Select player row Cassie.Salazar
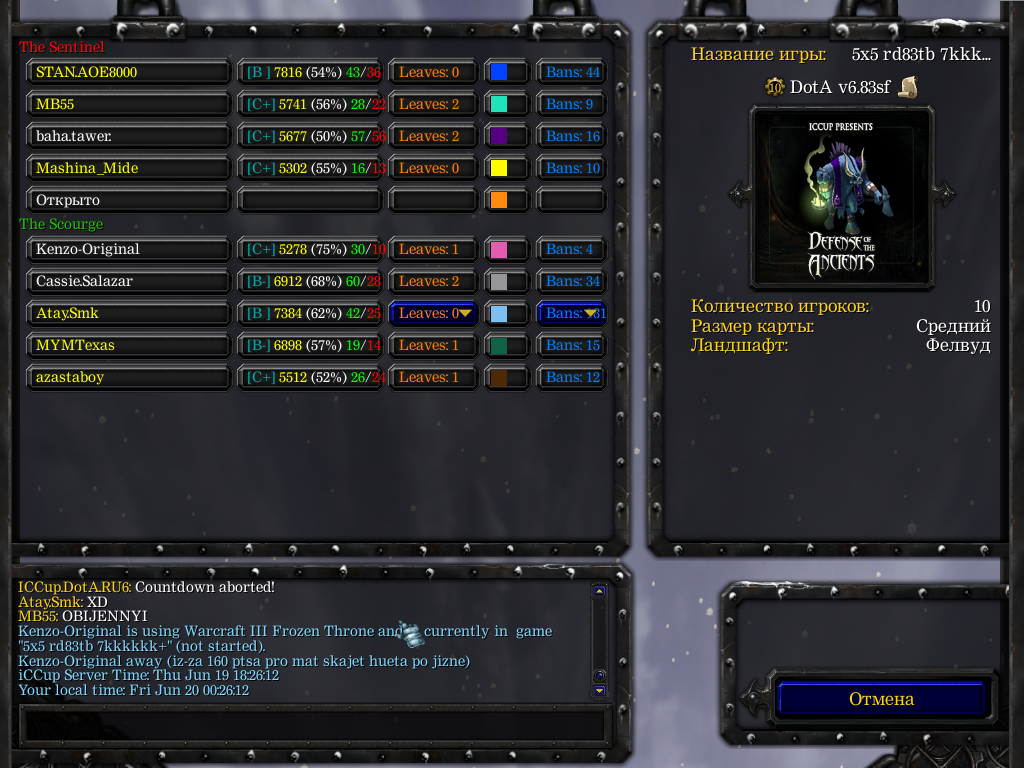Viewport: 1024px width, 768px height. point(129,281)
